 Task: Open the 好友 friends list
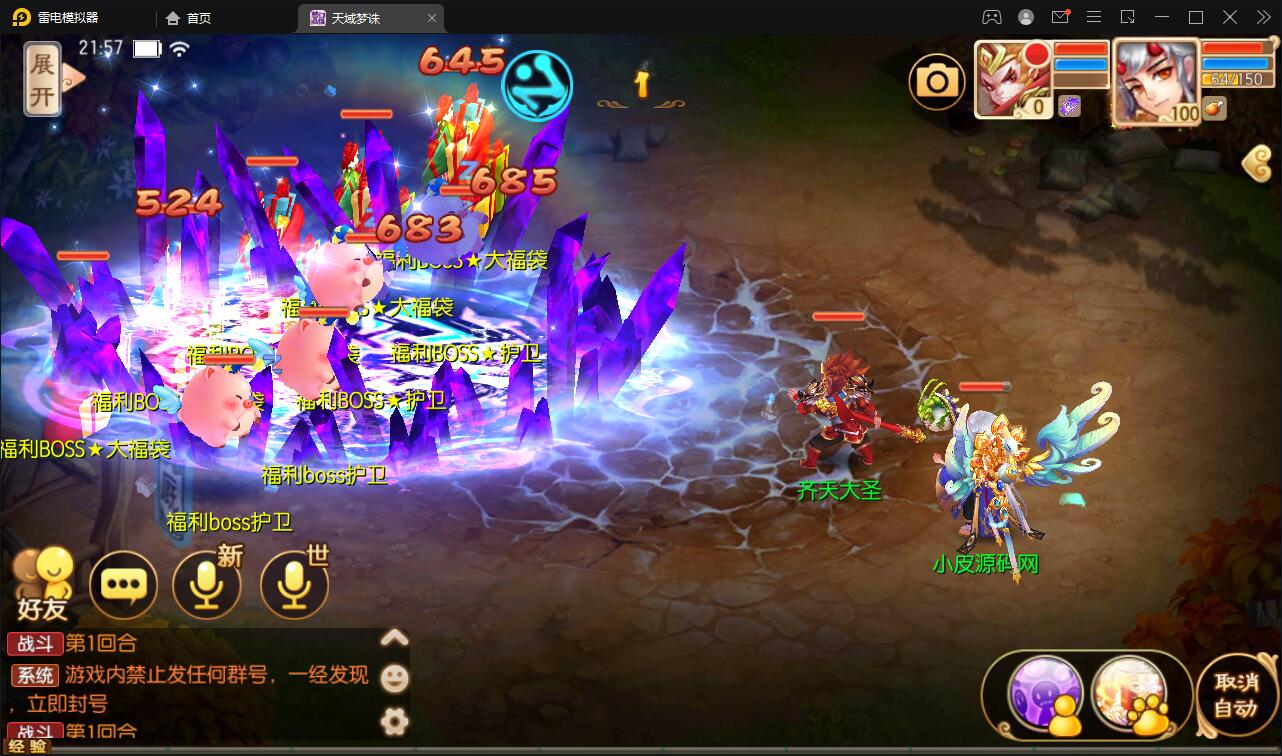(43, 584)
